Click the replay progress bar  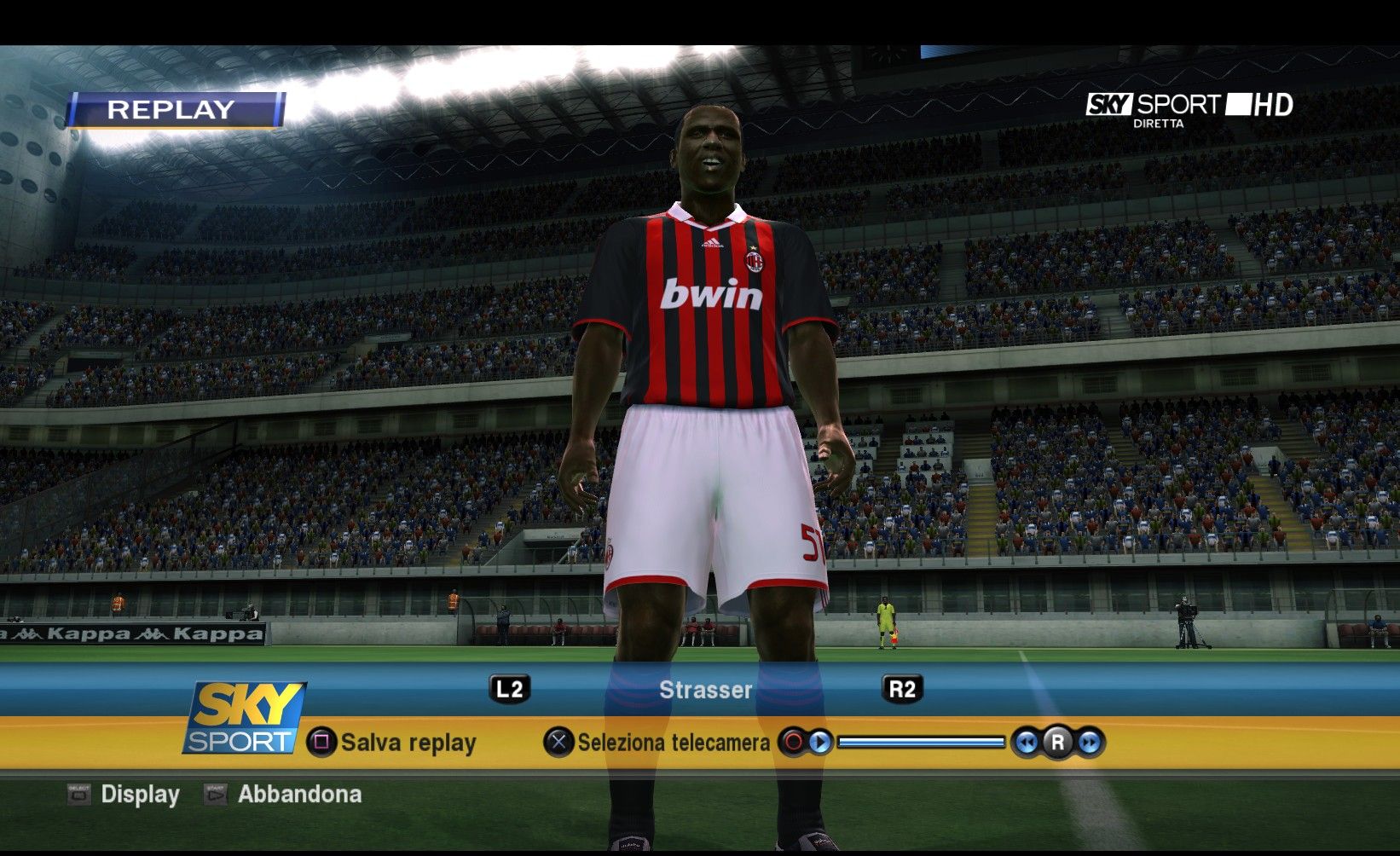tap(921, 743)
